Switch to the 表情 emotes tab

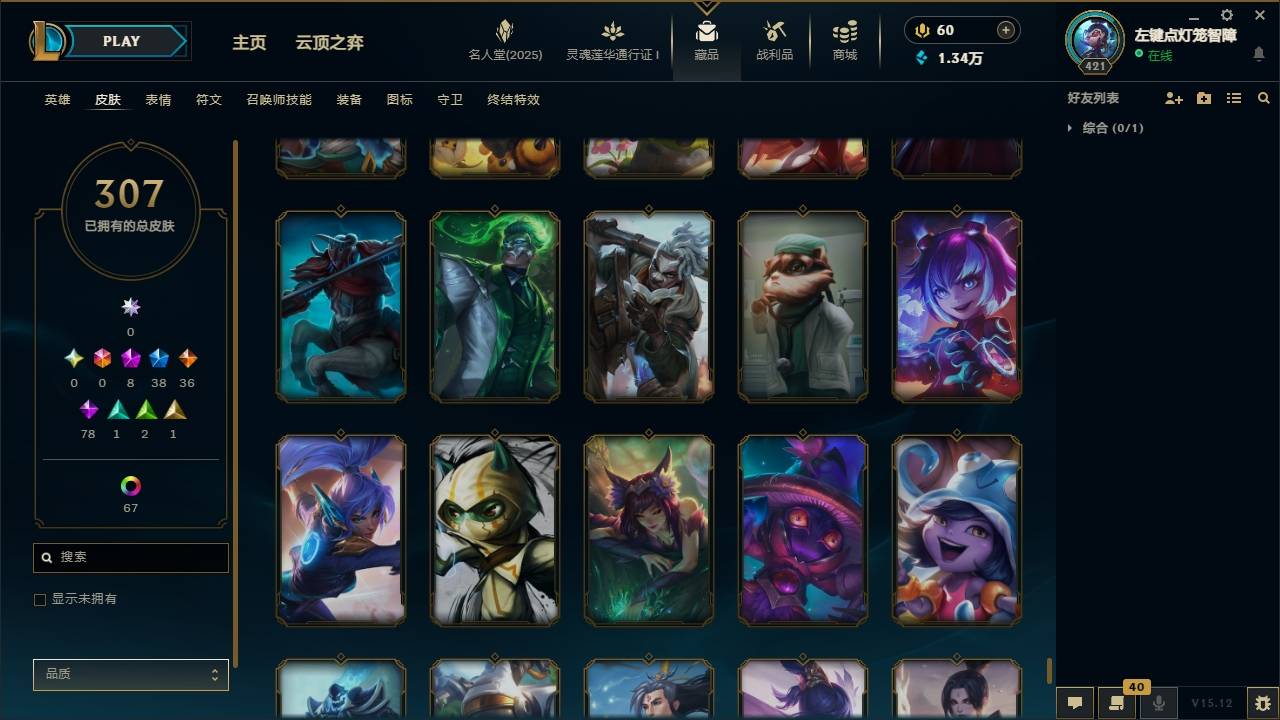coord(158,99)
